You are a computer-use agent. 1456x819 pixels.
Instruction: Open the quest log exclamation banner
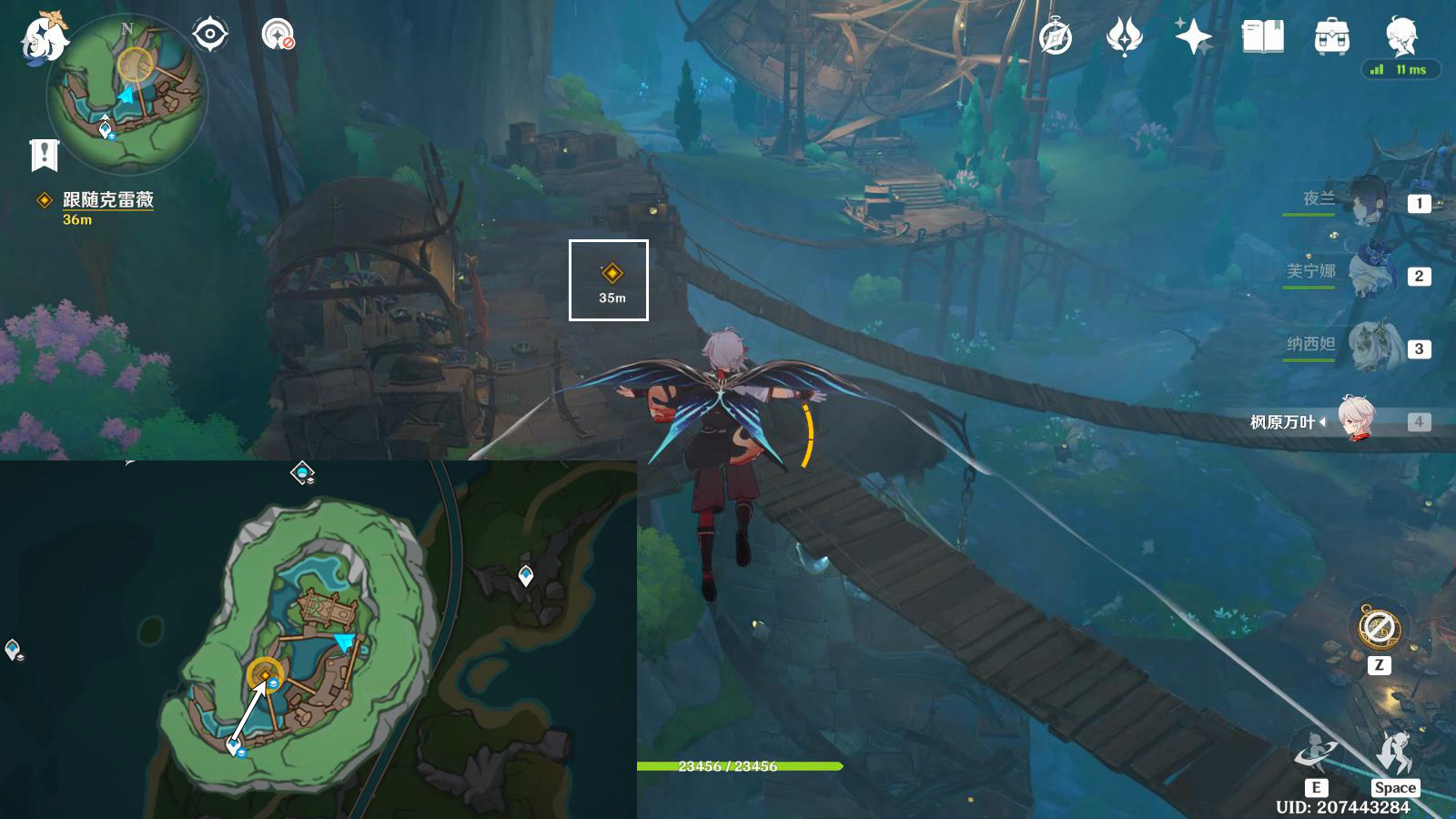(44, 155)
